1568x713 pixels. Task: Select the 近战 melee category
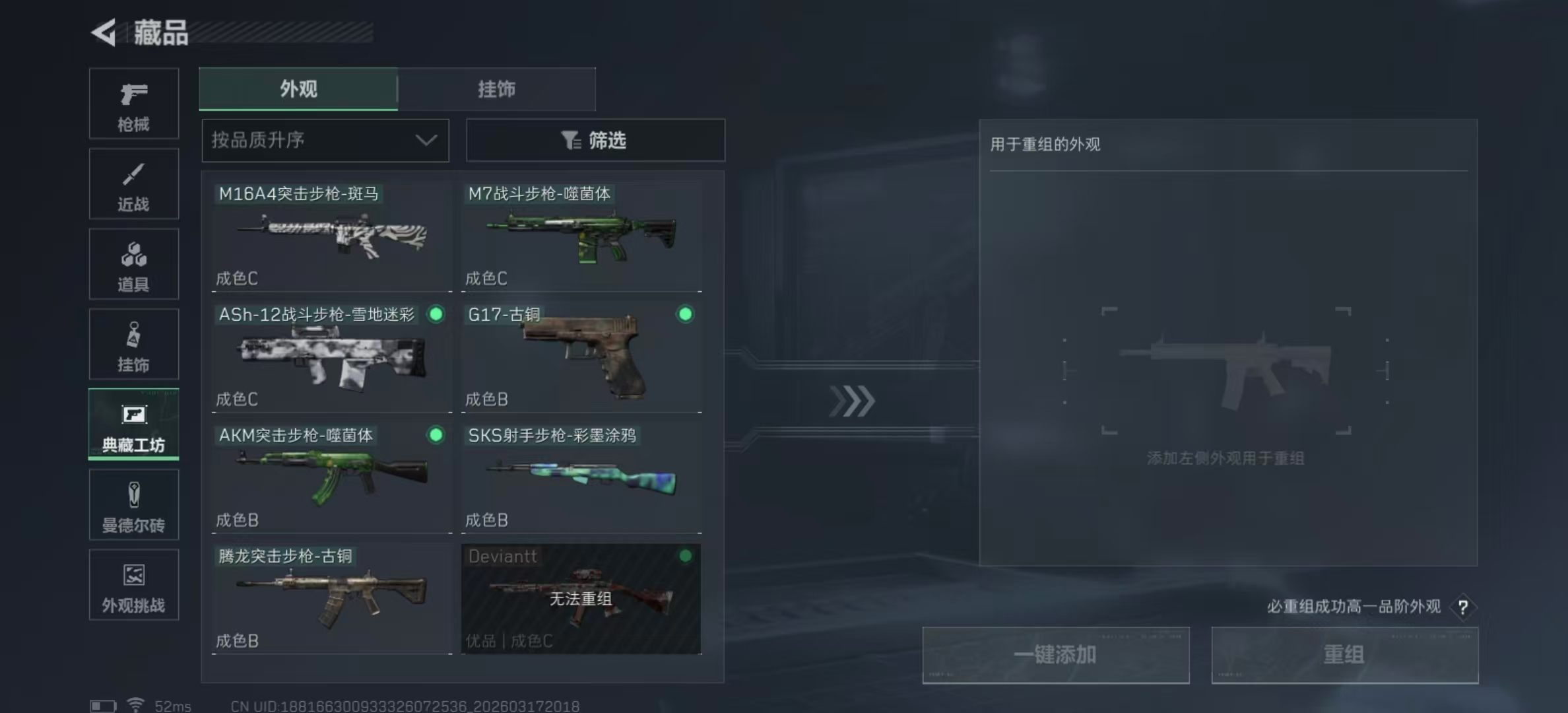click(133, 184)
